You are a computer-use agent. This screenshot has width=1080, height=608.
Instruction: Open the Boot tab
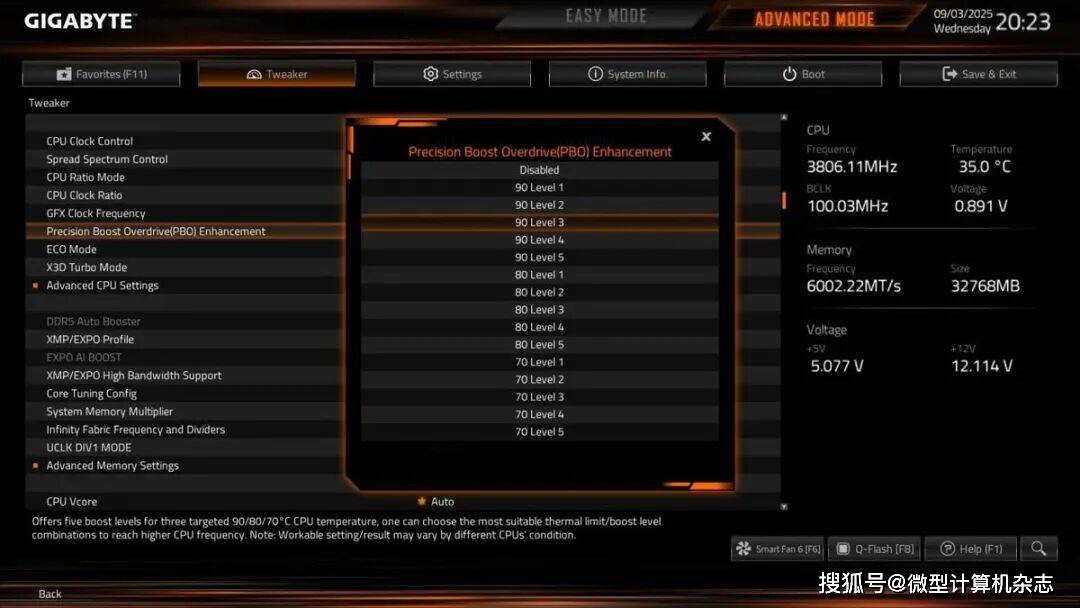pos(803,74)
